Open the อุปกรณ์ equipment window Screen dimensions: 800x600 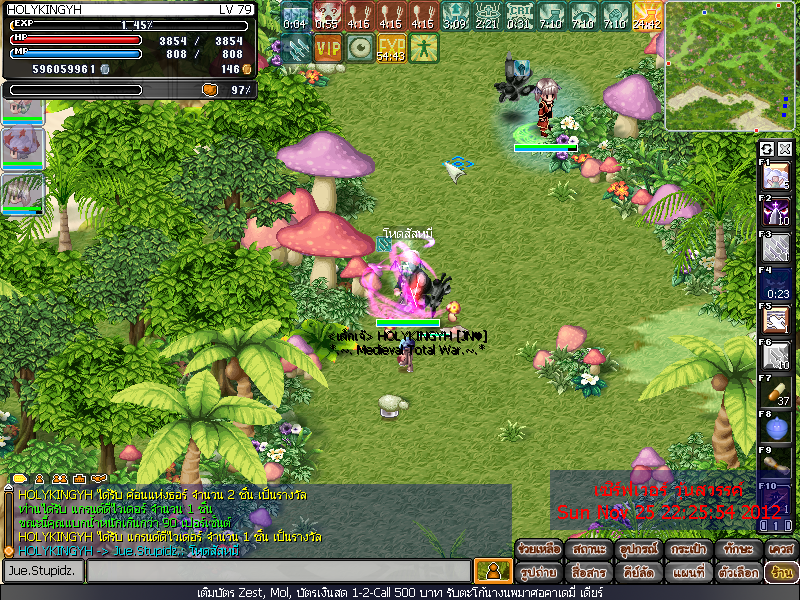pyautogui.click(x=637, y=549)
